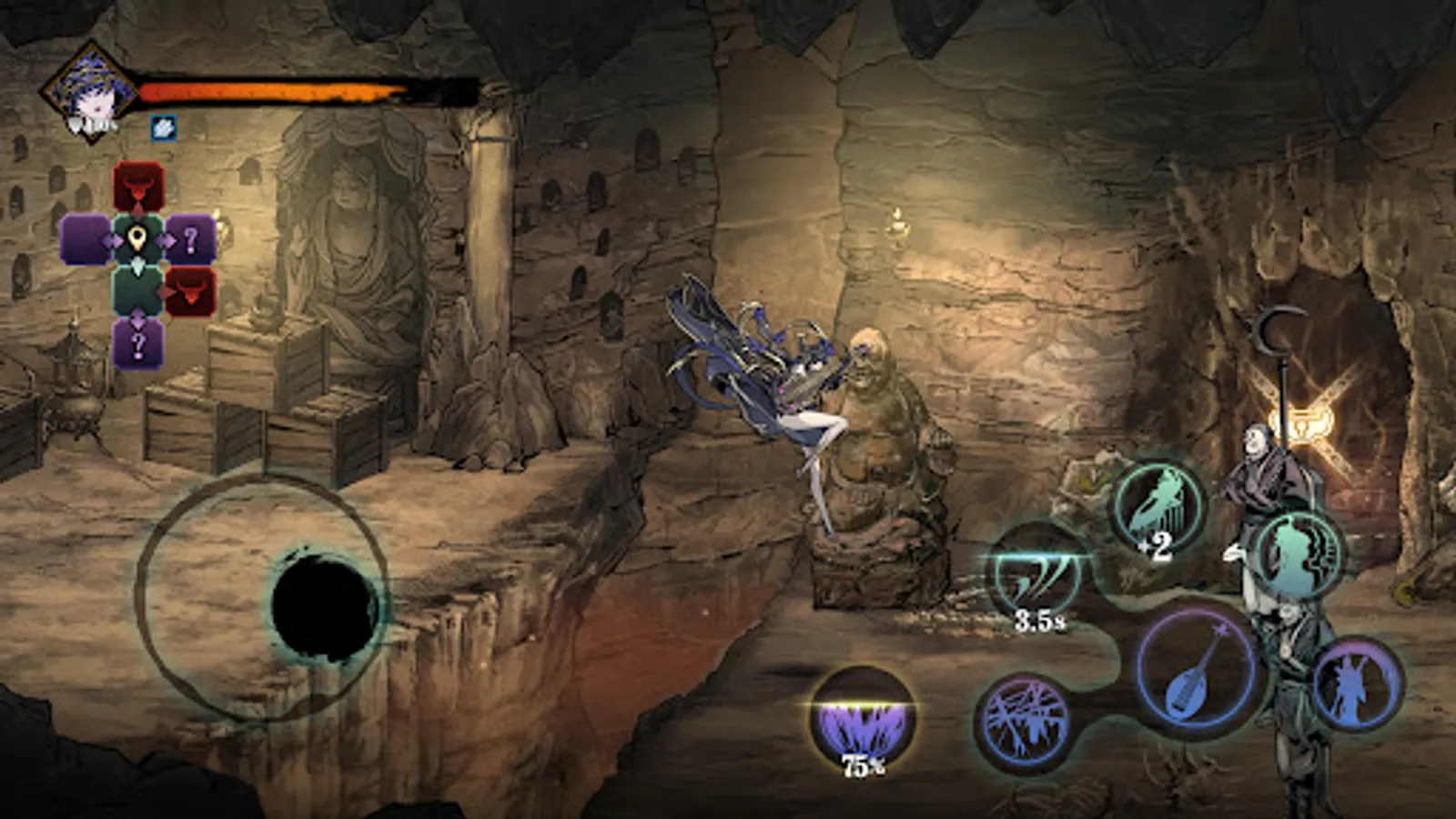Viewport: 1456px width, 819px height.
Task: Tap the green unexplored room below the pin
Action: click(136, 291)
